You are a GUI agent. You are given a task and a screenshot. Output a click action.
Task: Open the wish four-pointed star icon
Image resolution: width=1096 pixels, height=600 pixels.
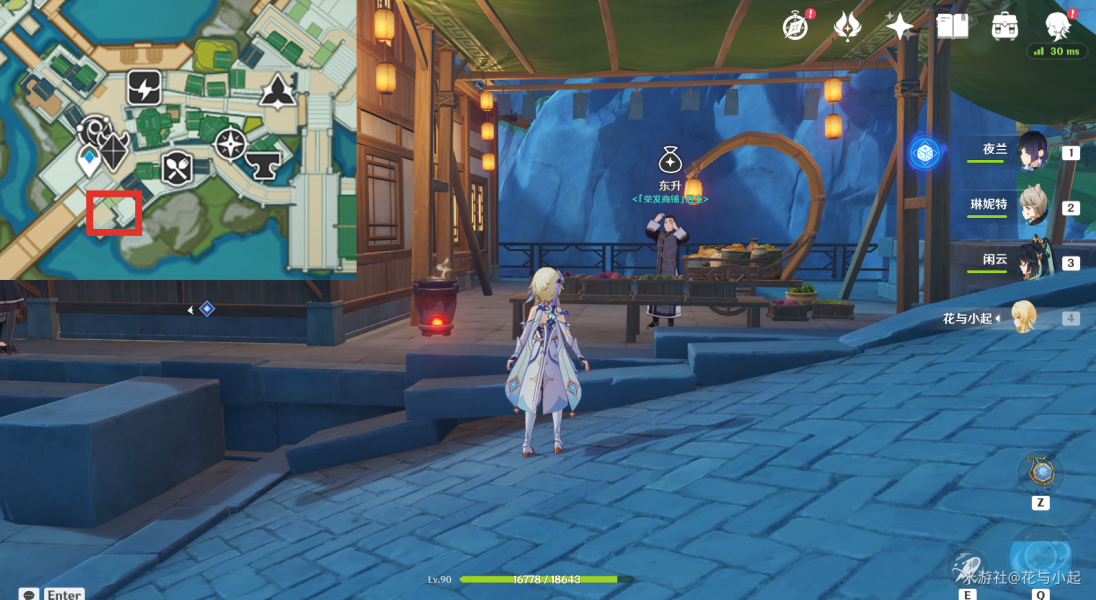point(899,27)
